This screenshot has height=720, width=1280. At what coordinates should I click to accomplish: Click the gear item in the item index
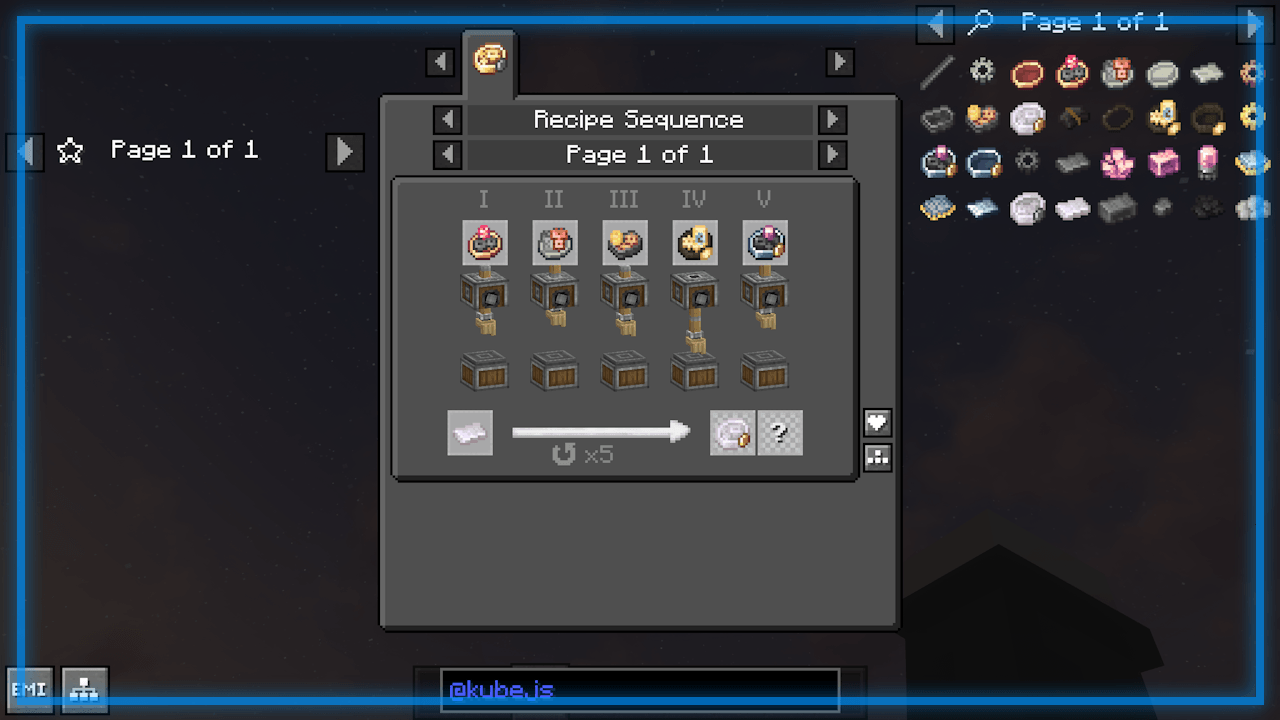(x=982, y=71)
